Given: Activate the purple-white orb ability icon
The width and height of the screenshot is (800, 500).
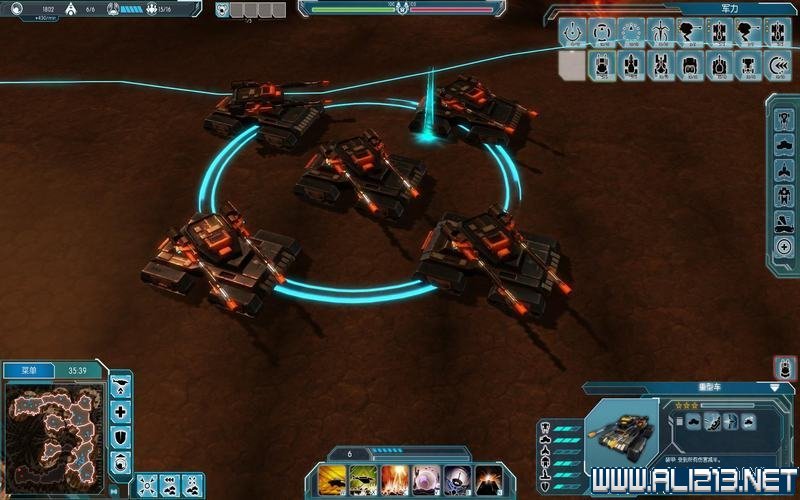Looking at the screenshot, I should [x=426, y=478].
